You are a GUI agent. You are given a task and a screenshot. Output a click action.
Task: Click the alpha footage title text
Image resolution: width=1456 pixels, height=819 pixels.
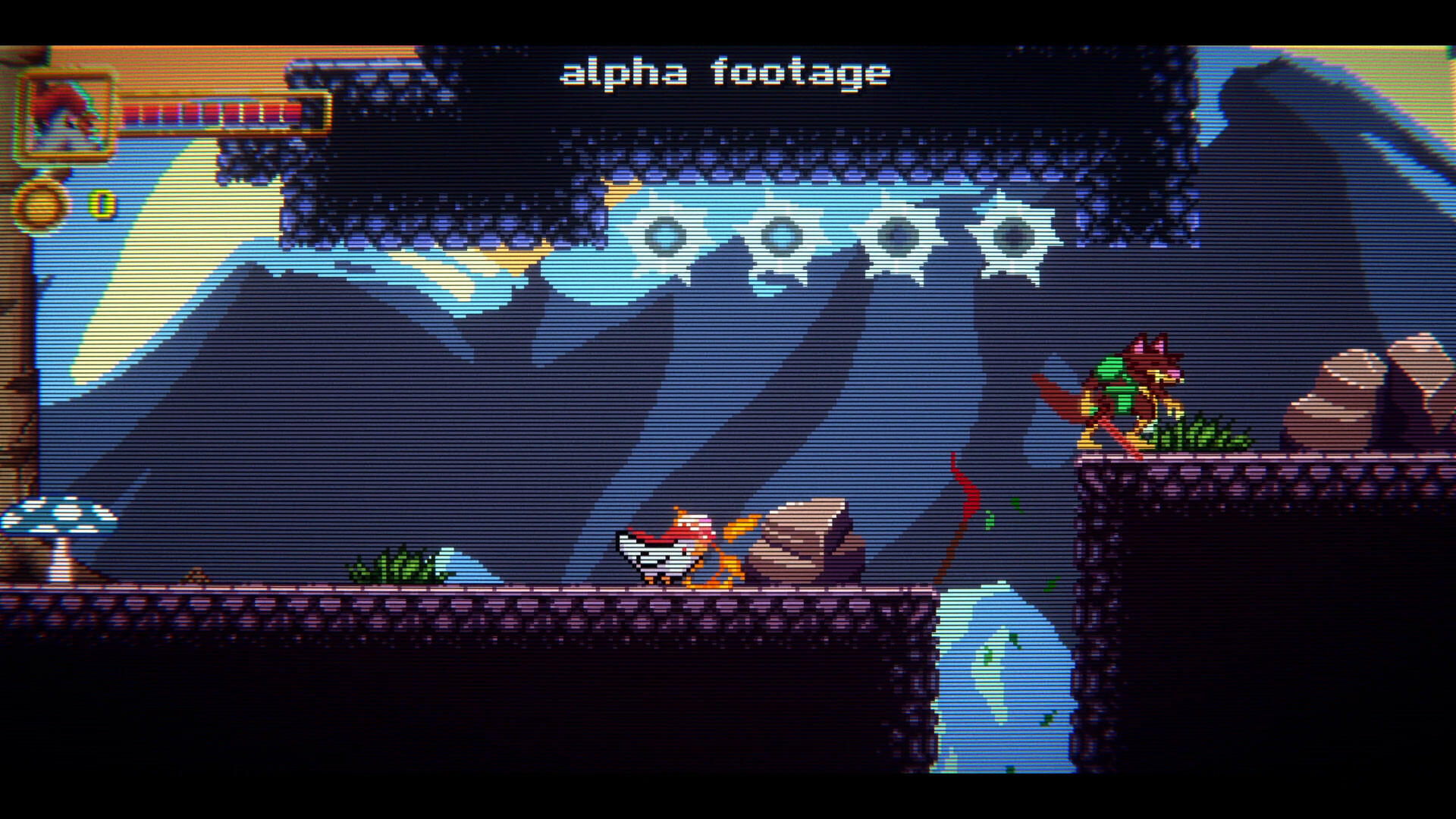tap(724, 72)
